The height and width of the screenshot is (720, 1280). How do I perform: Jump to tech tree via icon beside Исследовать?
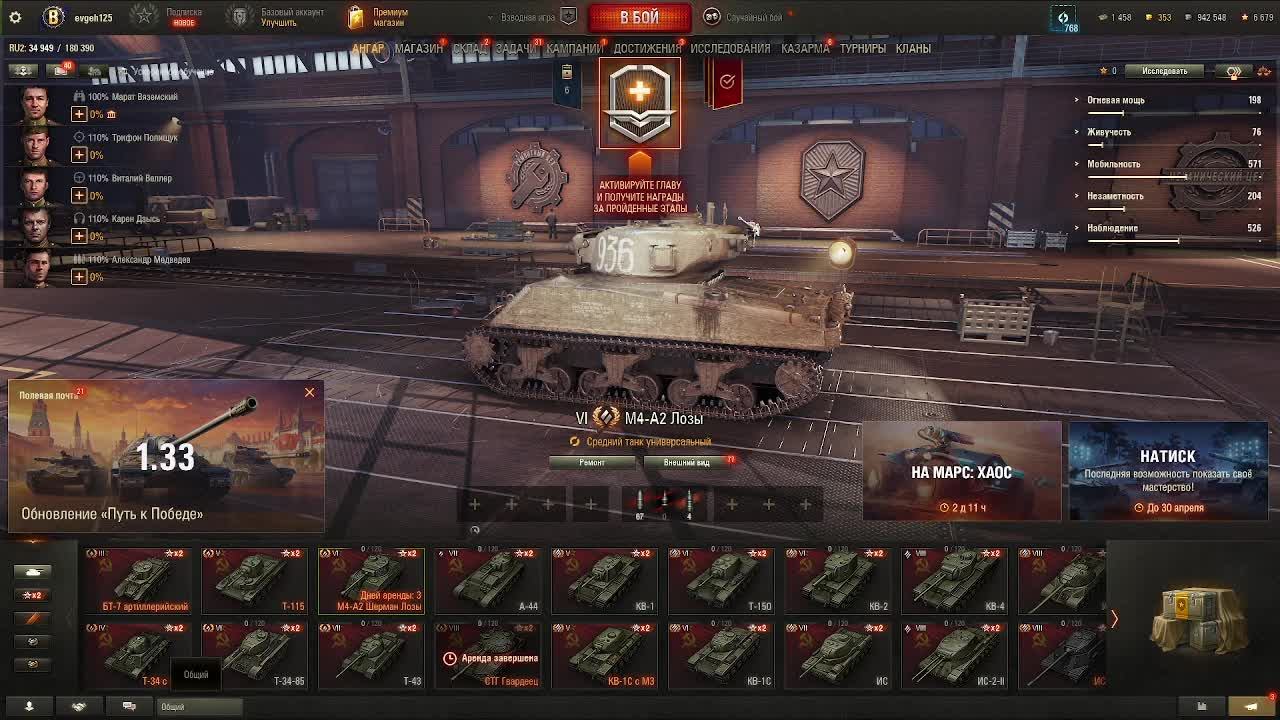coord(1235,71)
